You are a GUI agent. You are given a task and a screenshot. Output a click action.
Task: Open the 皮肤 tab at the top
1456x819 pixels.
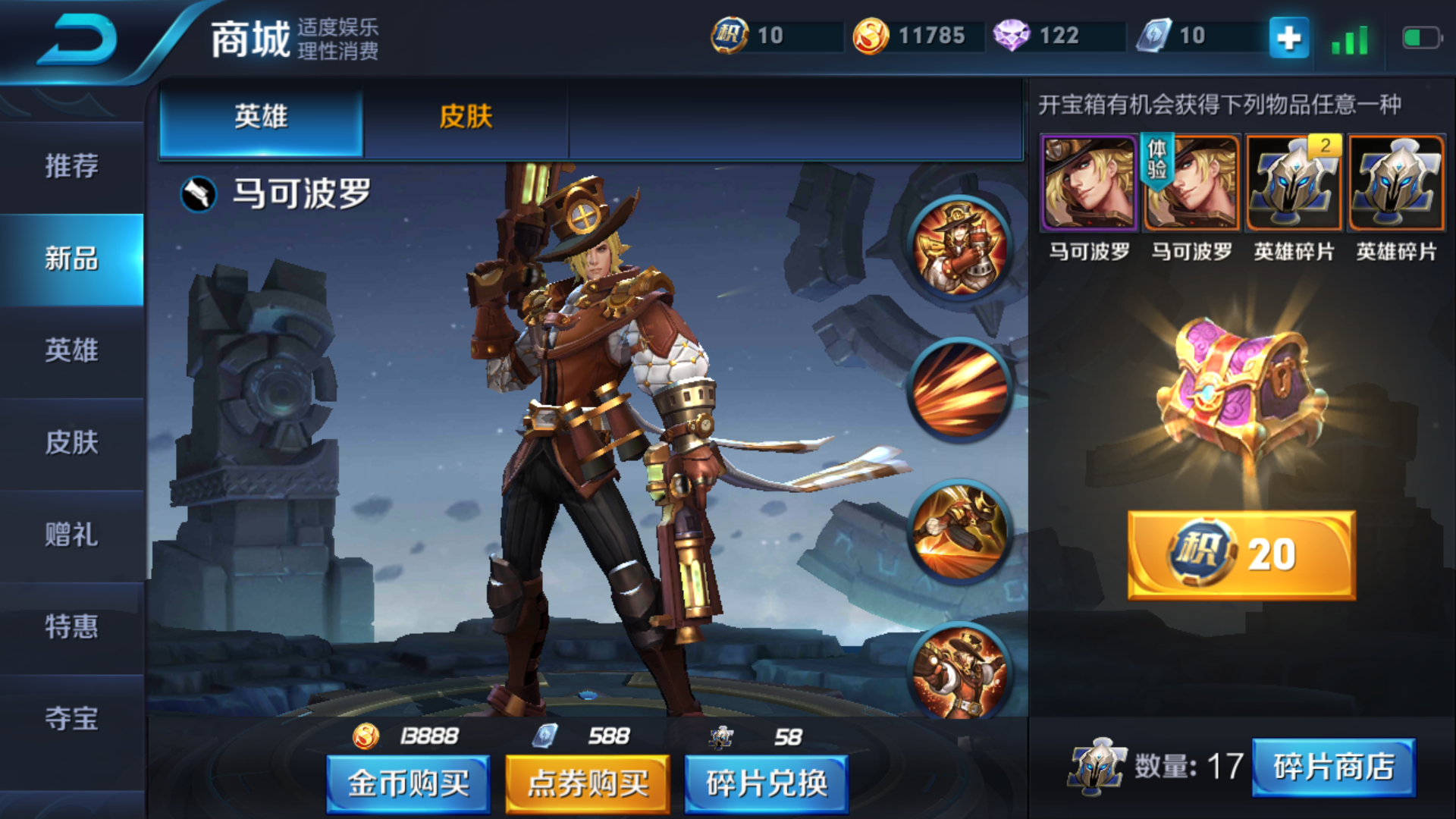[466, 118]
